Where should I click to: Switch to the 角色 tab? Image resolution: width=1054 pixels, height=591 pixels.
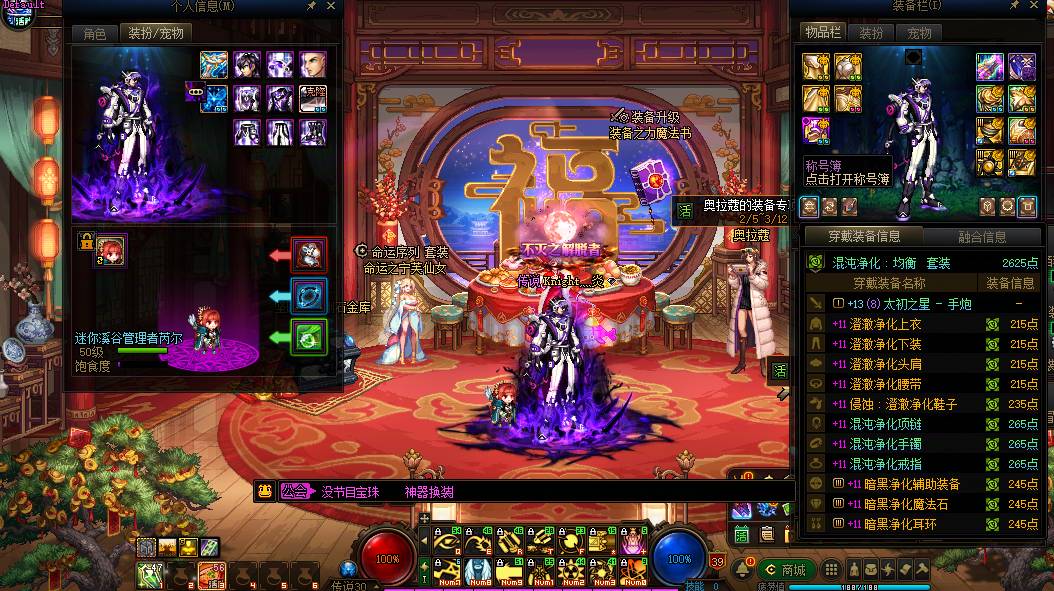coord(94,33)
